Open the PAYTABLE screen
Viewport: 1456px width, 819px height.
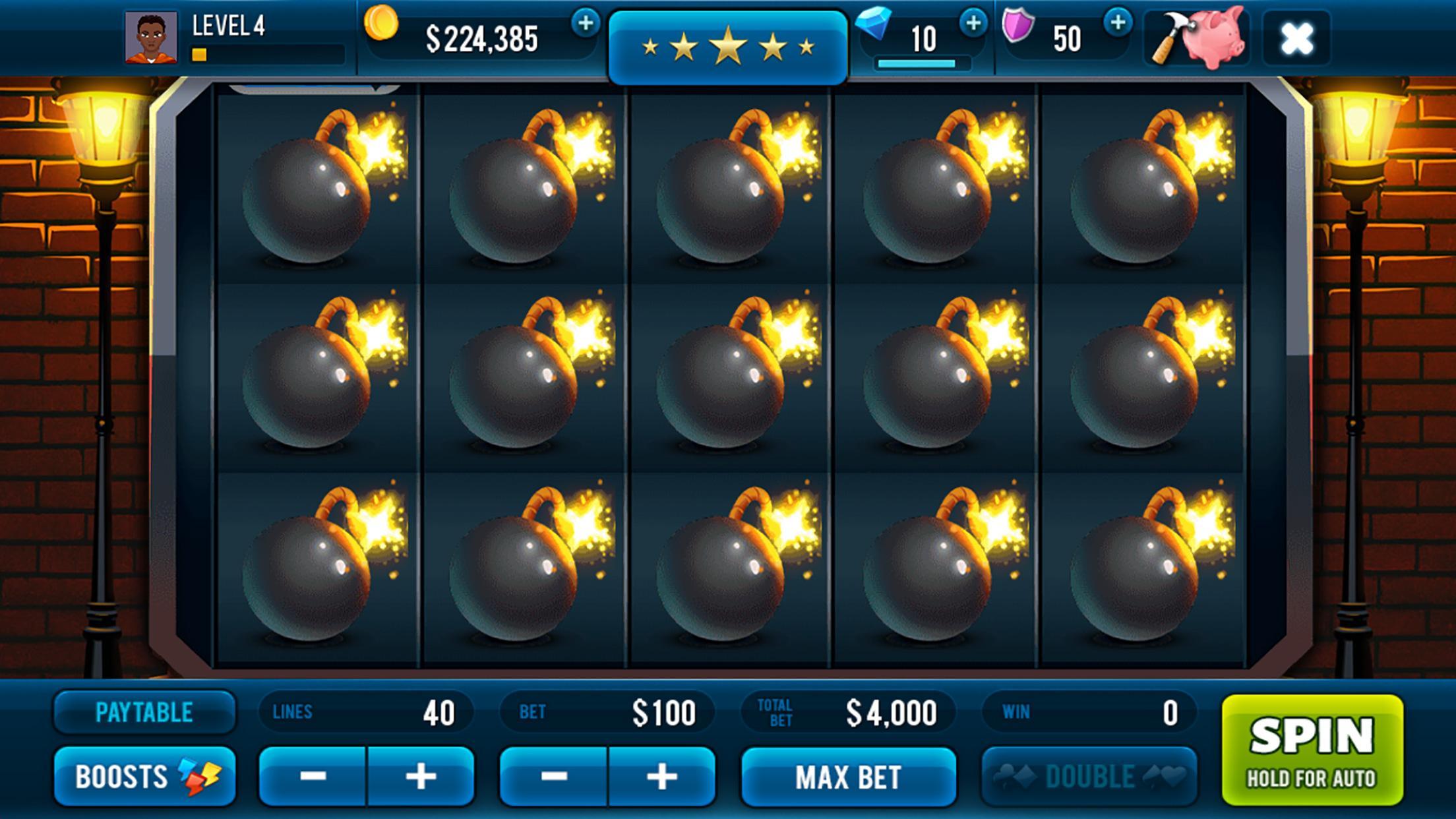pos(145,712)
